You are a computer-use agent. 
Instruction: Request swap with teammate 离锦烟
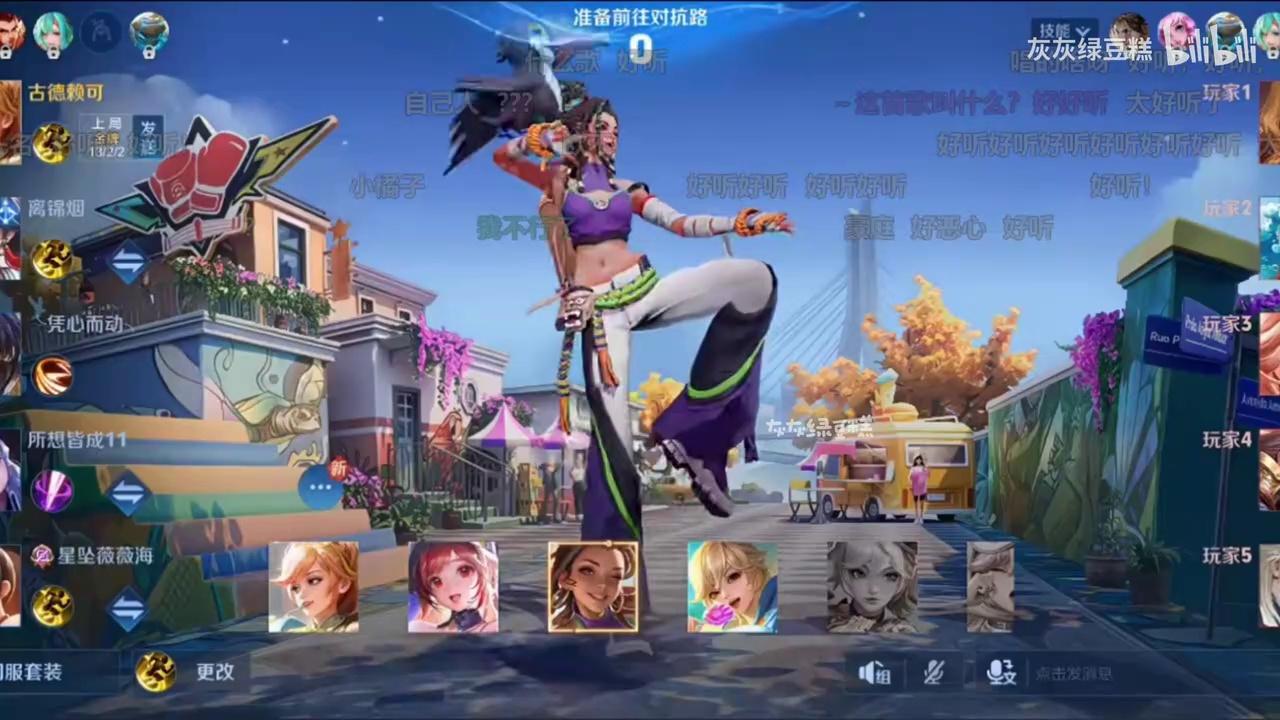(x=127, y=261)
